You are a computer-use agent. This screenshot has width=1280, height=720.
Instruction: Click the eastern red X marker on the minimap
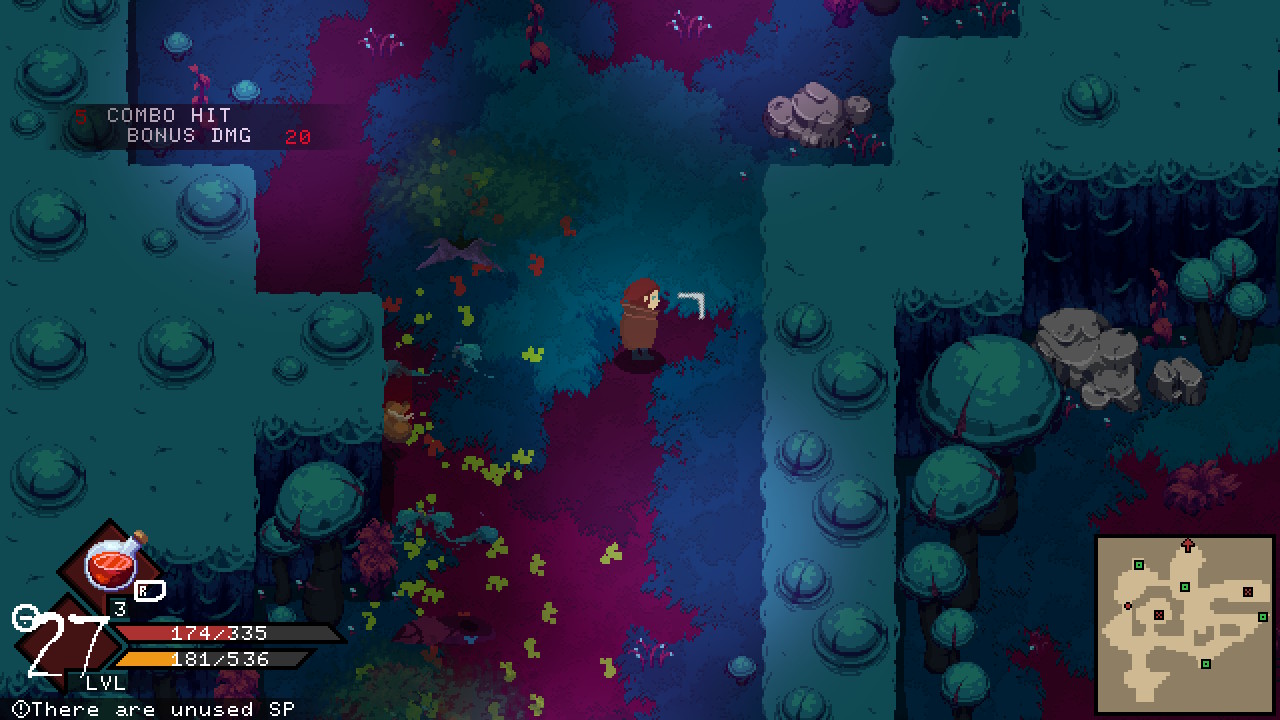1248,592
